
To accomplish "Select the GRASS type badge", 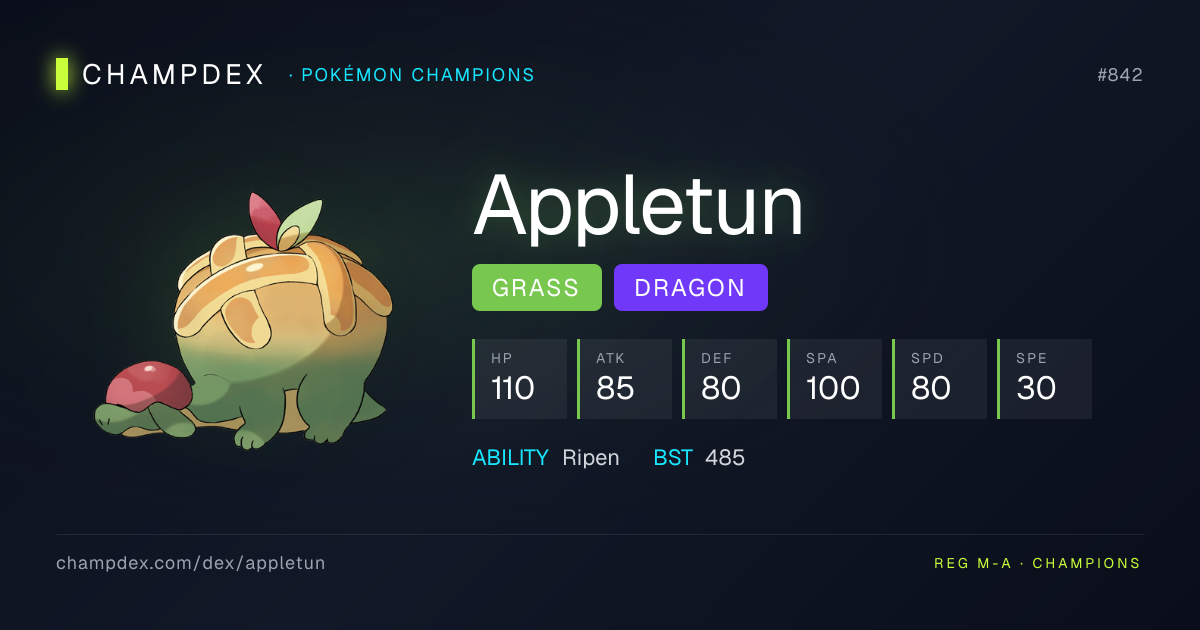I will click(536, 288).
